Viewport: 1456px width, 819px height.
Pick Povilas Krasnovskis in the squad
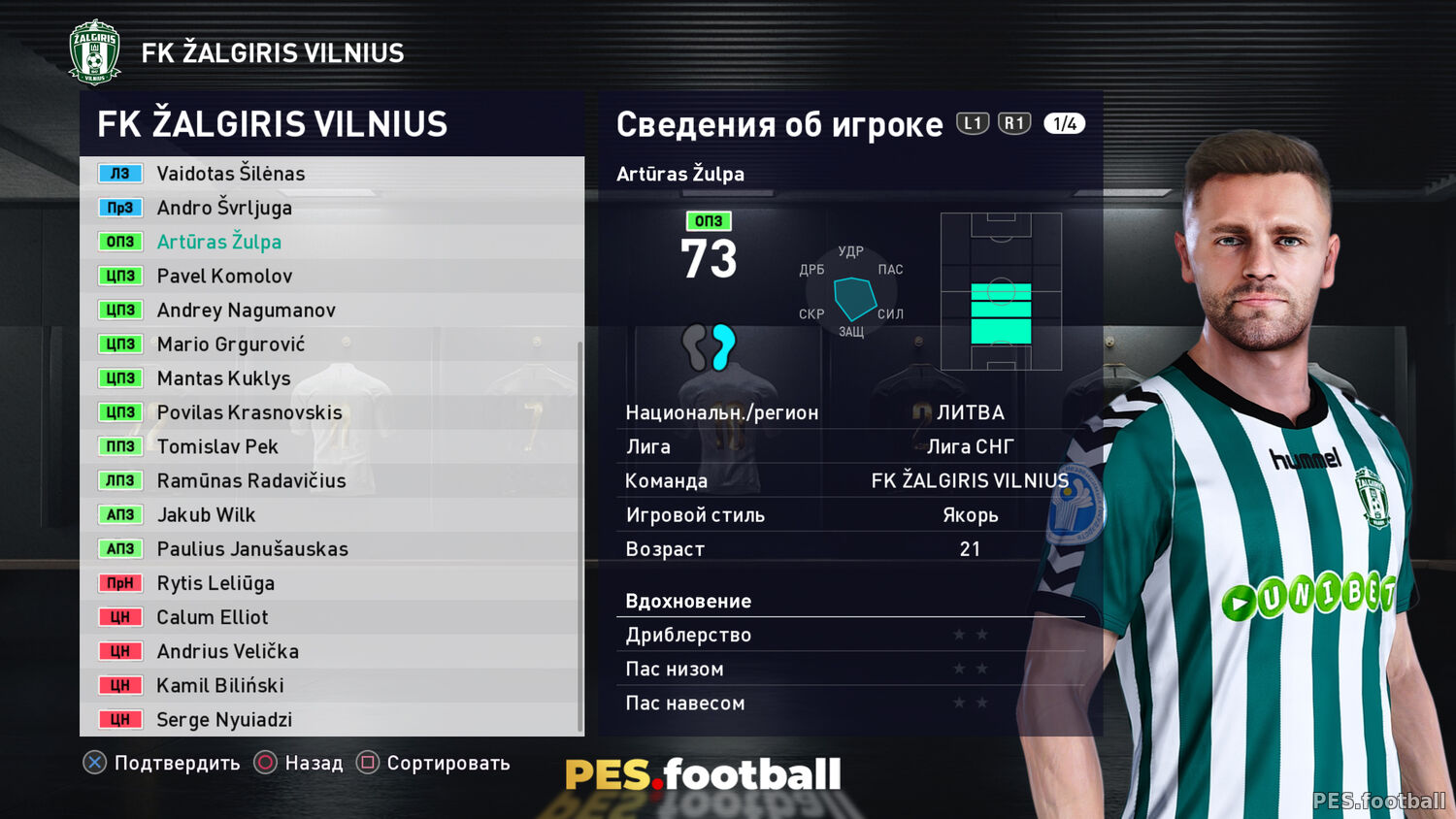(x=249, y=412)
